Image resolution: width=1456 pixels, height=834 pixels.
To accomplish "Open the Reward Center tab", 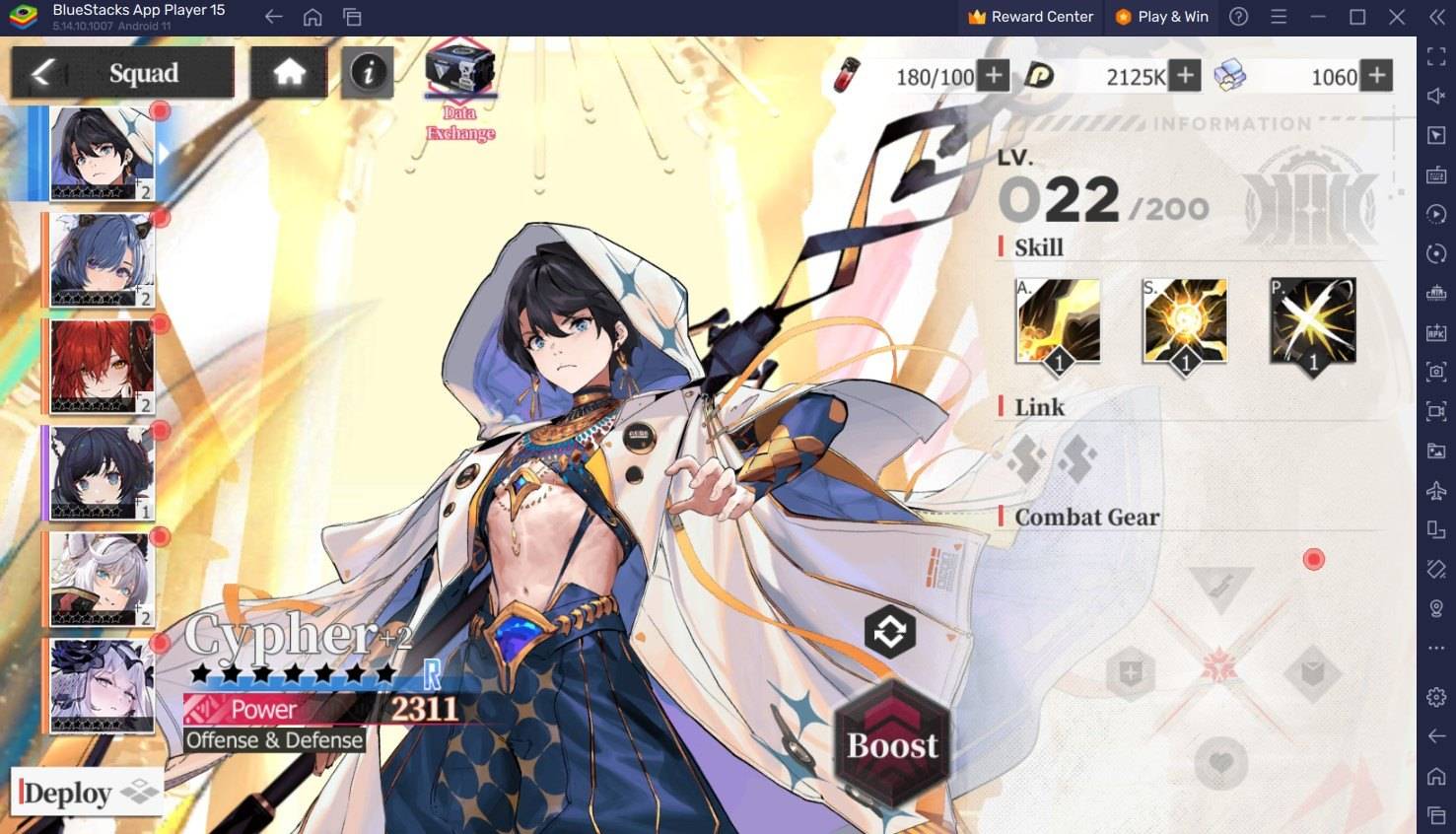I will point(1029,16).
